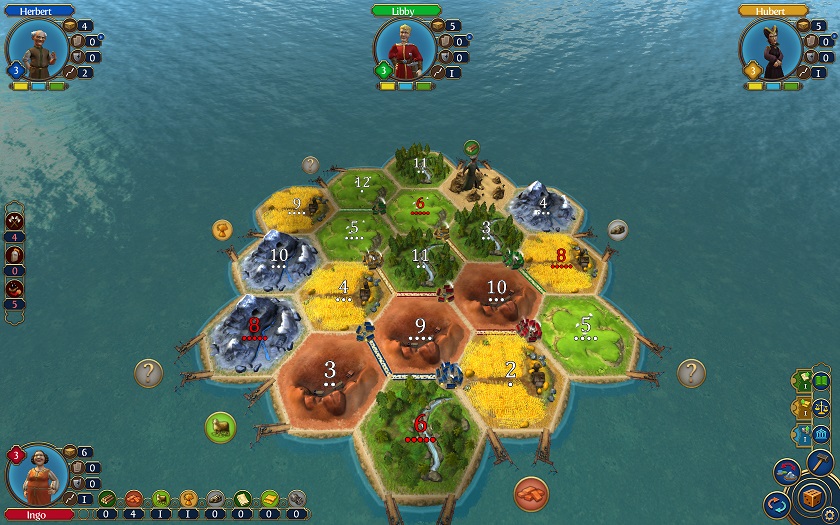The image size is (840, 525).
Task: Select the lumber resource icon
Action: pyautogui.click(x=107, y=498)
